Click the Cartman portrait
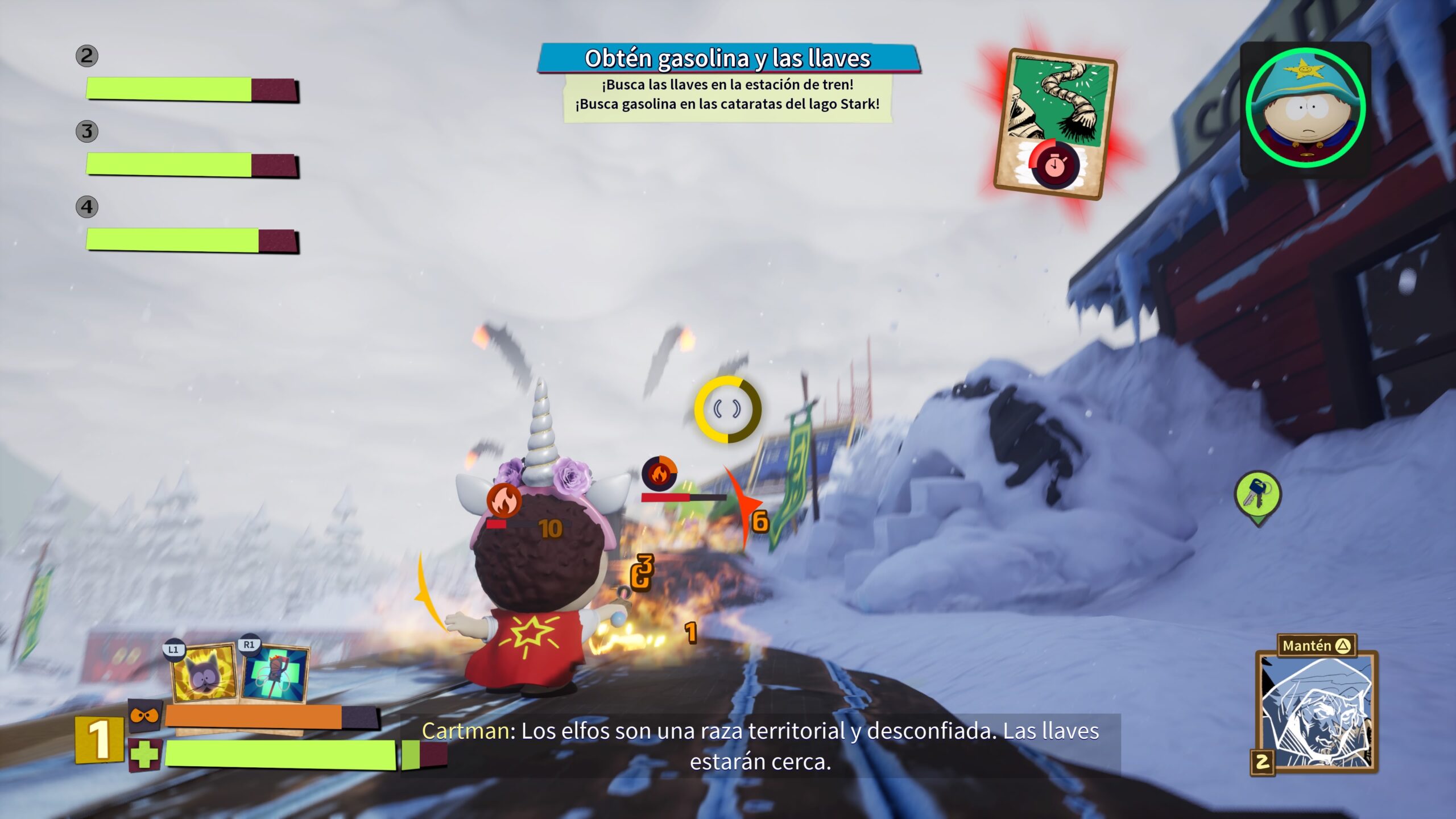The width and height of the screenshot is (1456, 819). [x=1305, y=108]
